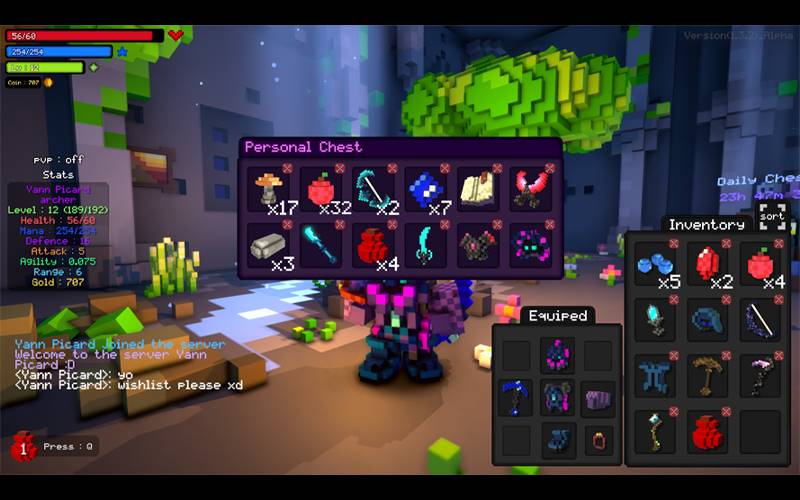This screenshot has height=500, width=800.
Task: Select the equipped blue bow slot
Action: 516,397
